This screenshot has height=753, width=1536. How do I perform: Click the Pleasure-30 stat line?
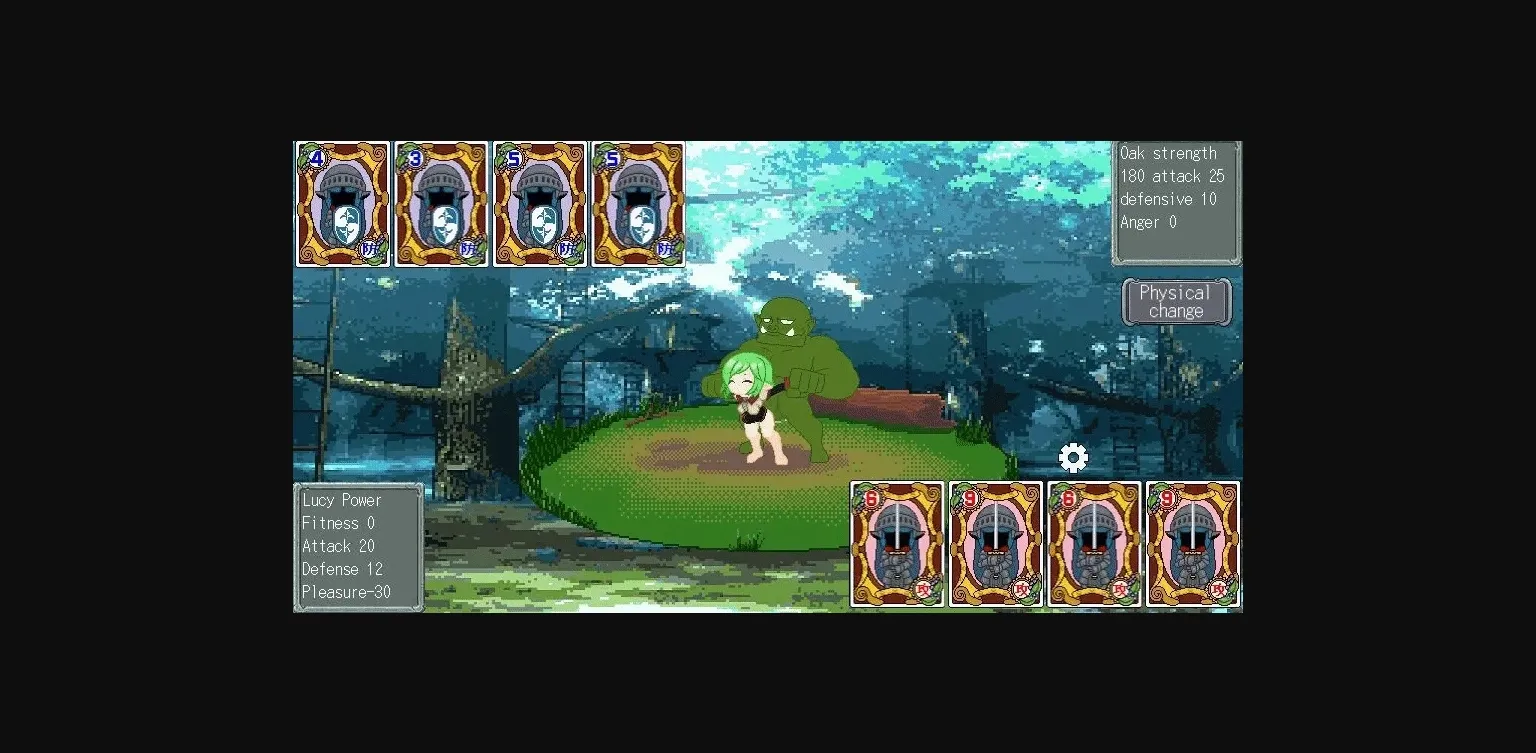347,592
